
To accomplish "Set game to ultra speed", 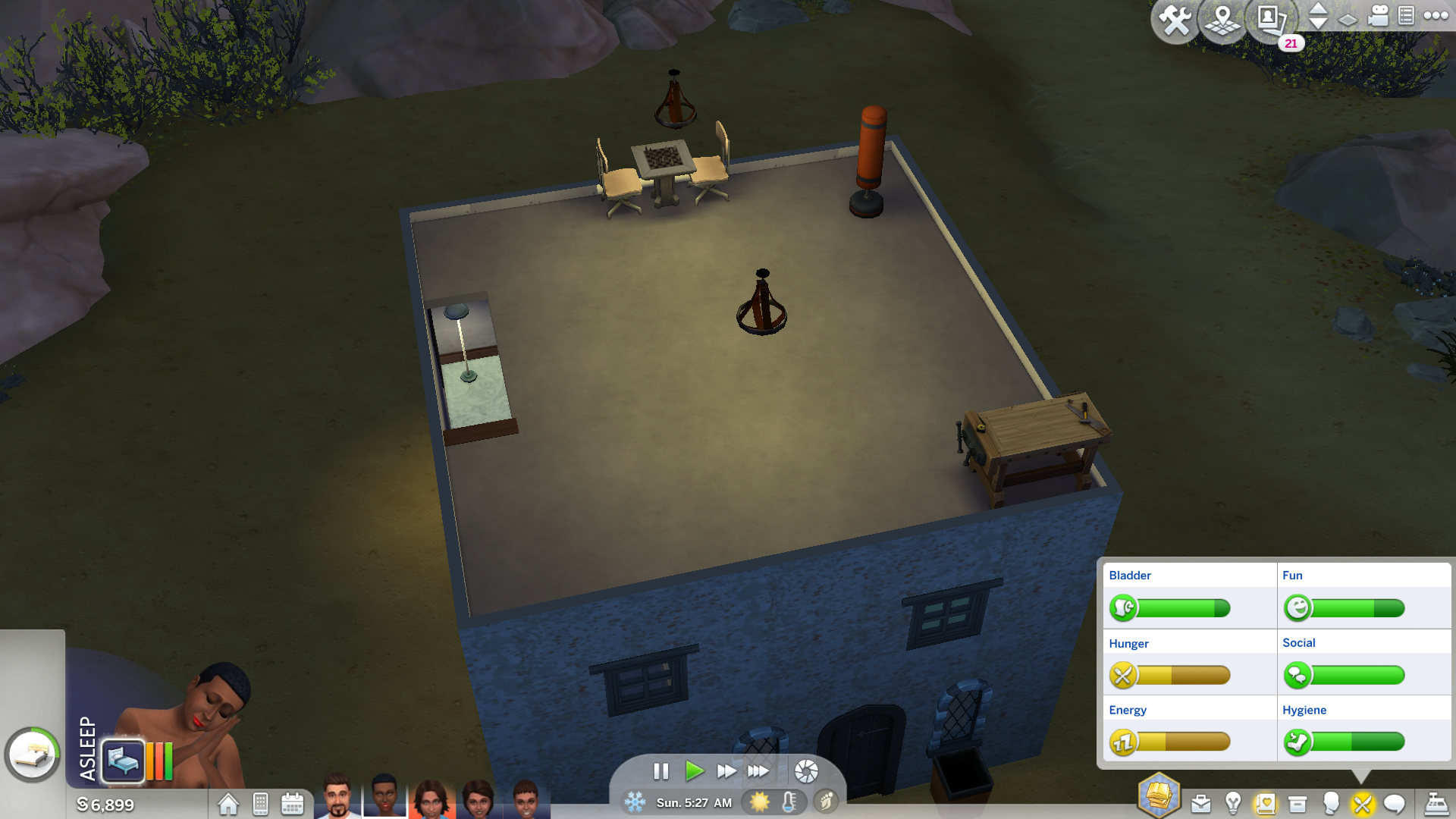I will tap(758, 771).
